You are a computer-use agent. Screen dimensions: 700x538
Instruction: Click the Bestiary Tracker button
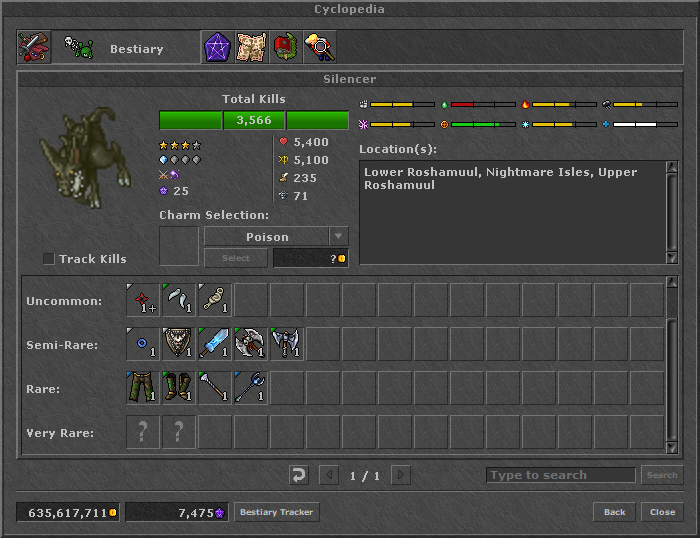276,513
